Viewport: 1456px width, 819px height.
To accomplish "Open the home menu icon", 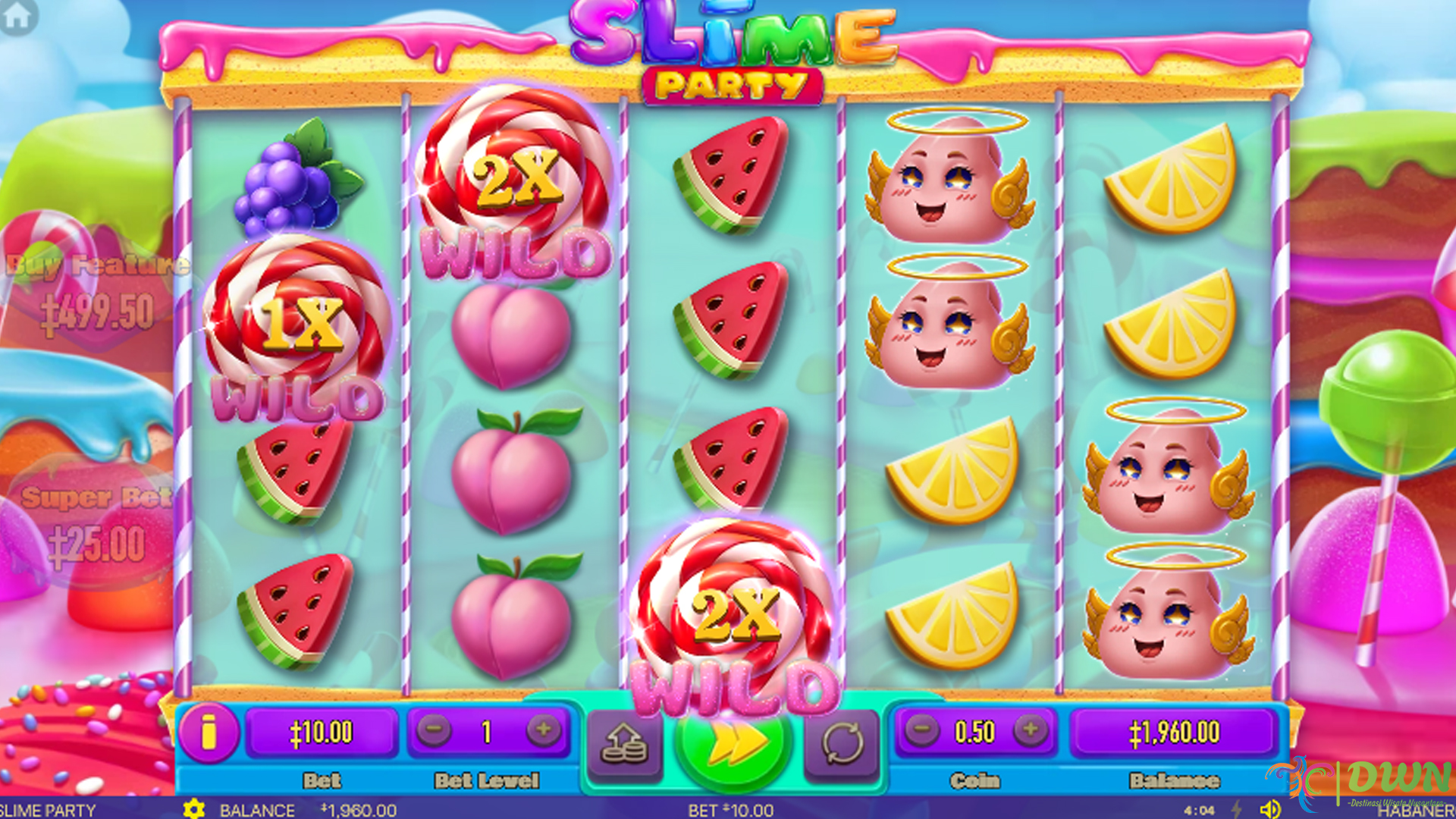I will click(18, 16).
